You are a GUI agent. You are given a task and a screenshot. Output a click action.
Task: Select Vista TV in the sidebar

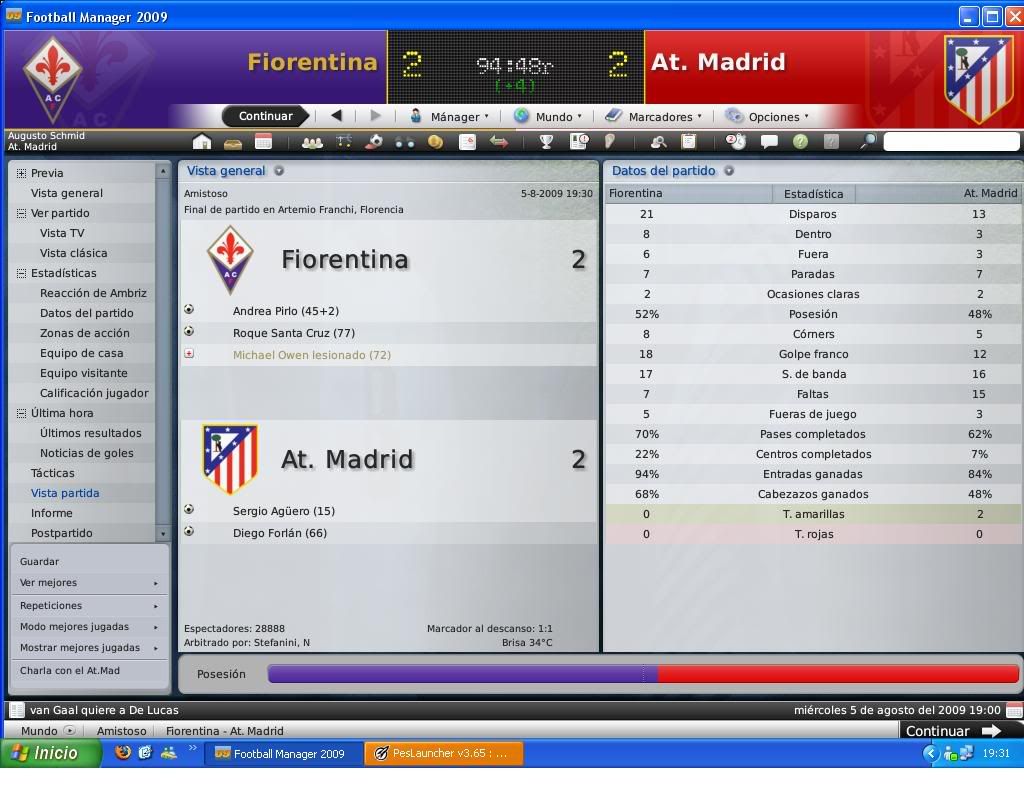tap(62, 233)
